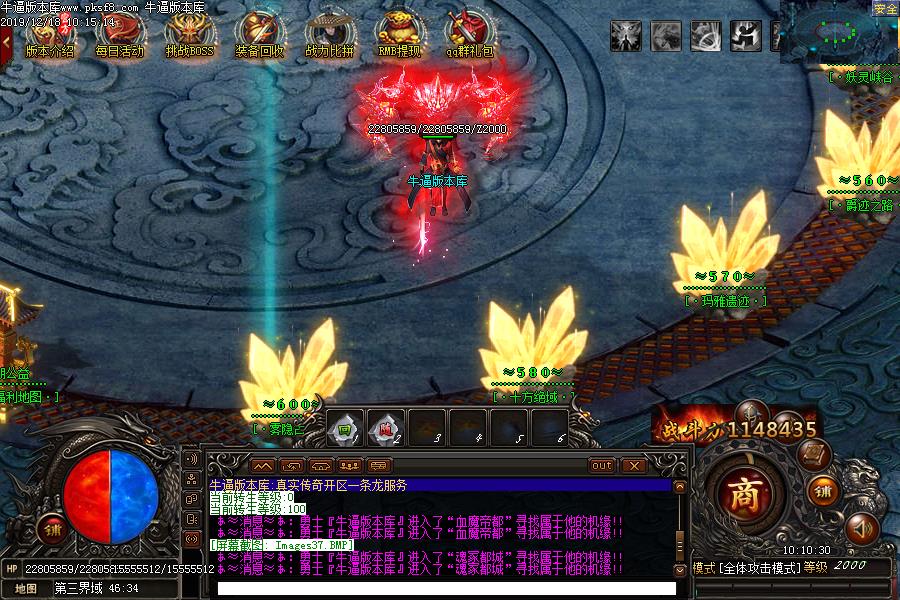This screenshot has width=900, height=600.
Task: Open the 装备回收 equipment recycle menu
Action: (259, 33)
